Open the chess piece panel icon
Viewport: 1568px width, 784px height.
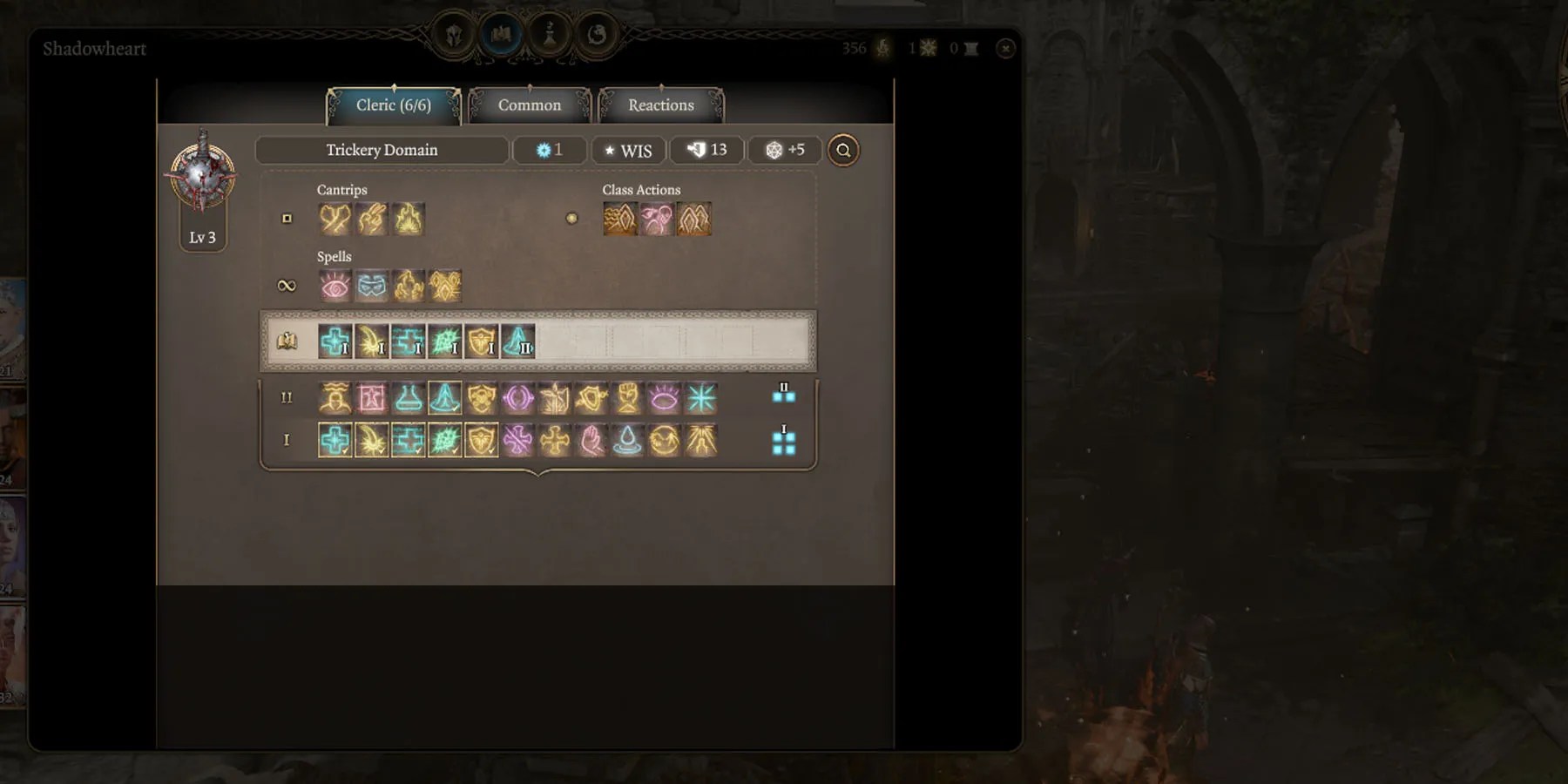point(549,35)
